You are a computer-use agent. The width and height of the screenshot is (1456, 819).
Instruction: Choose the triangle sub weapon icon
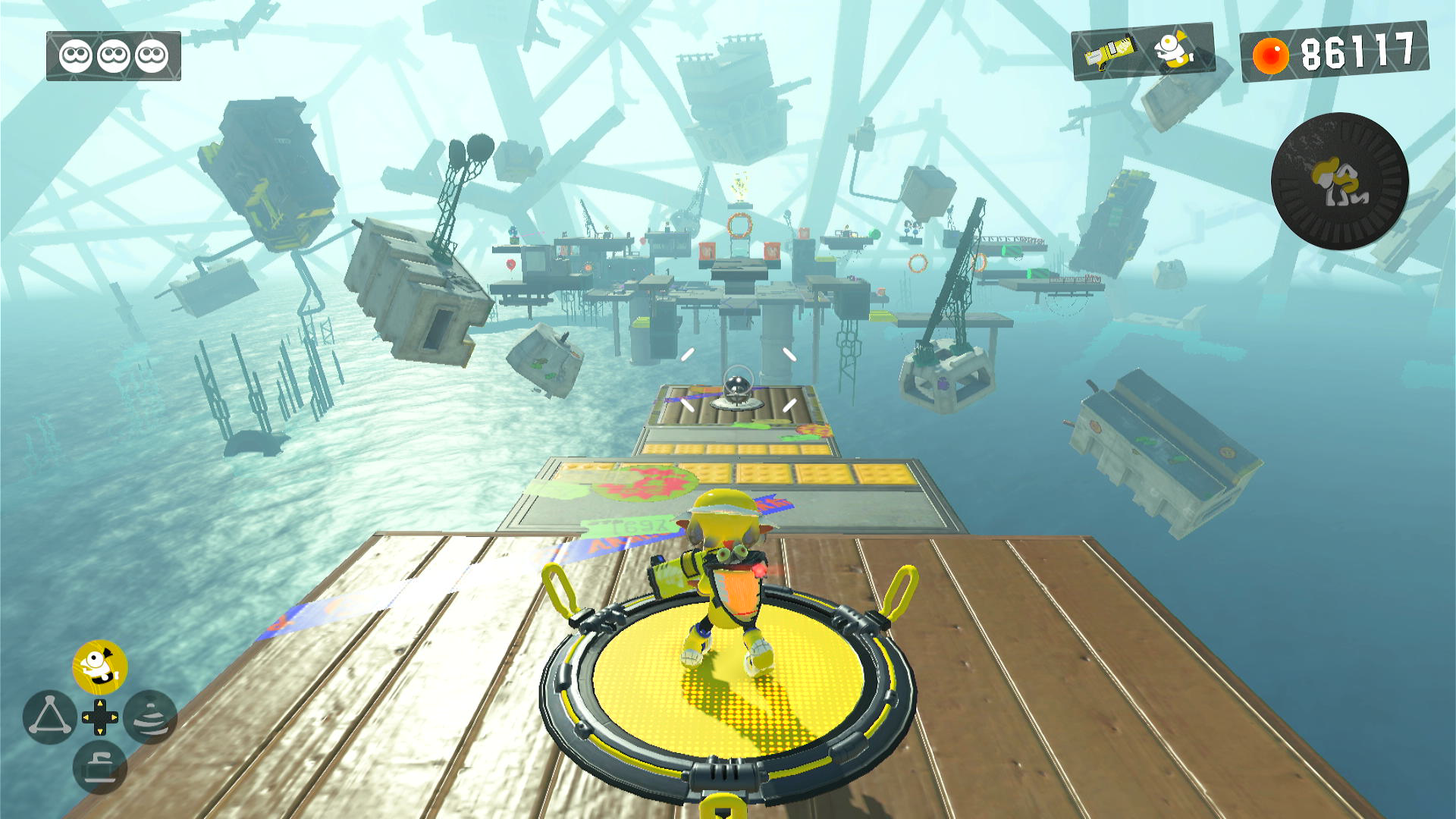(x=49, y=717)
